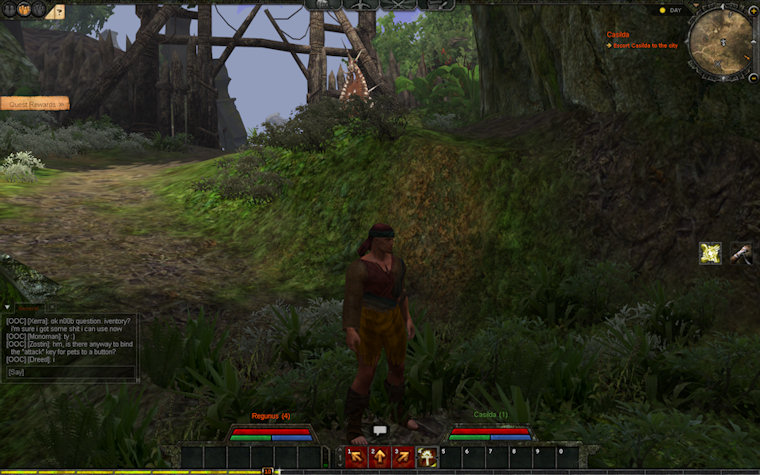Screen dimensions: 760x475
Task: Zoom out the minimap with minus button
Action: coord(752,76)
